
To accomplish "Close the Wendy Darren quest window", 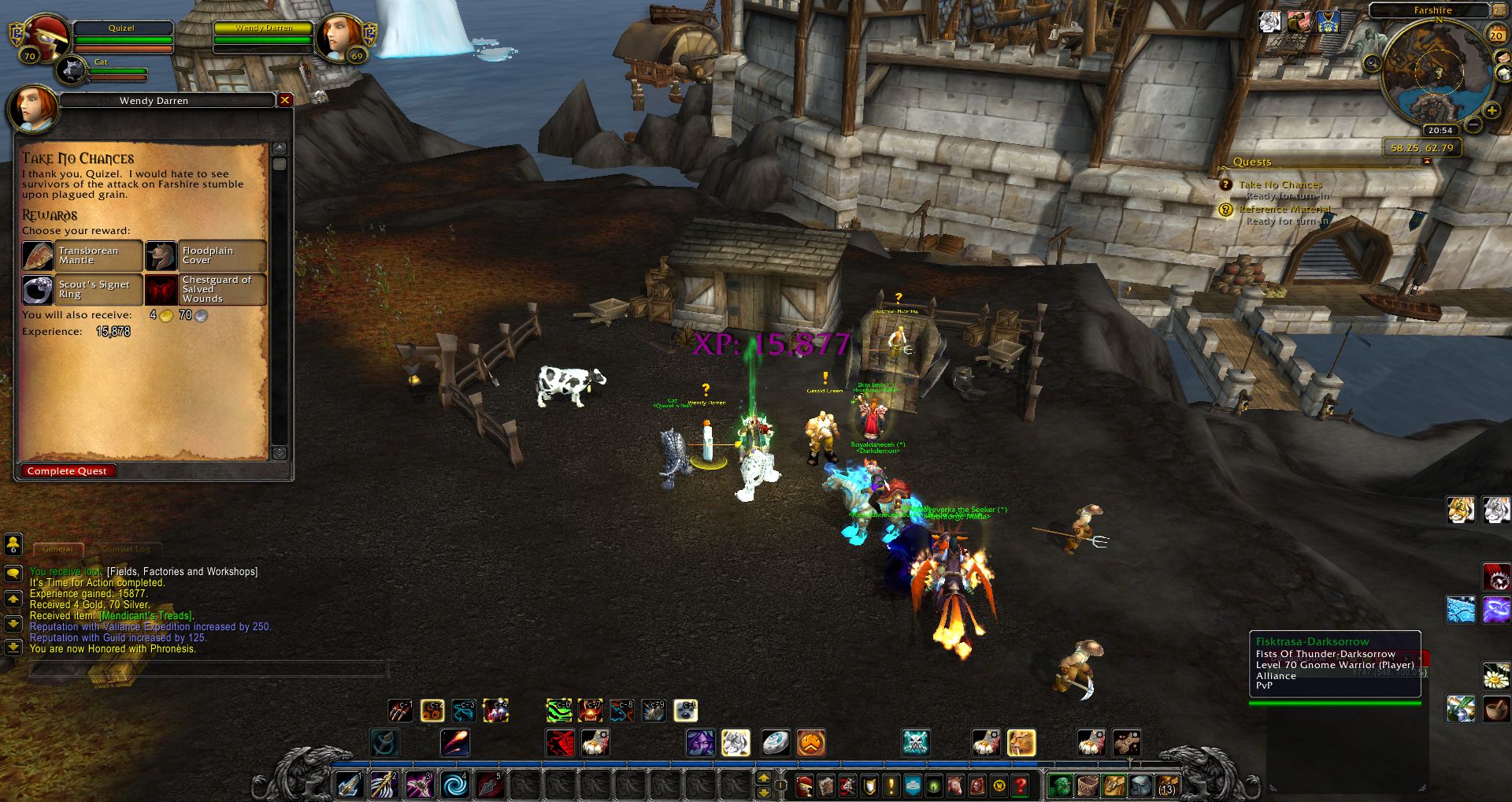I will pos(285,100).
